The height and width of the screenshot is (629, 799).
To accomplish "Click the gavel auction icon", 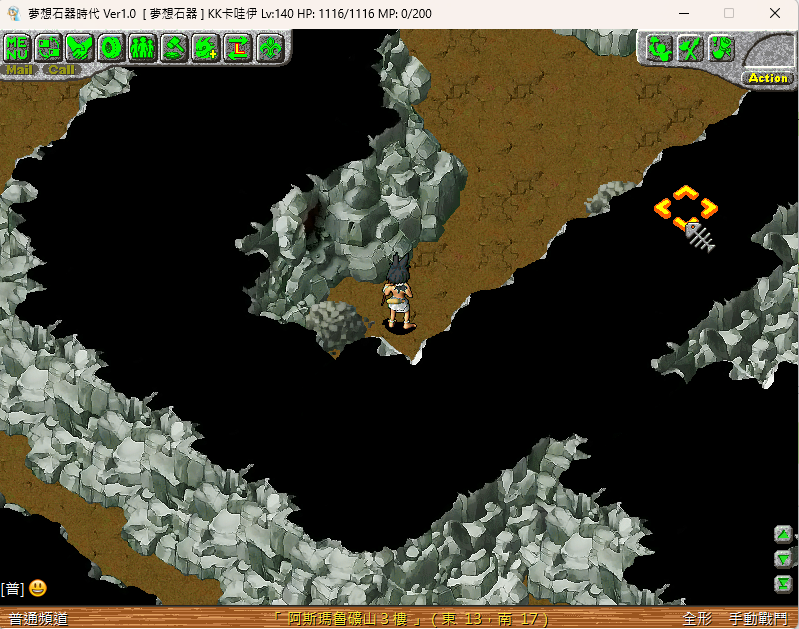I will point(175,47).
